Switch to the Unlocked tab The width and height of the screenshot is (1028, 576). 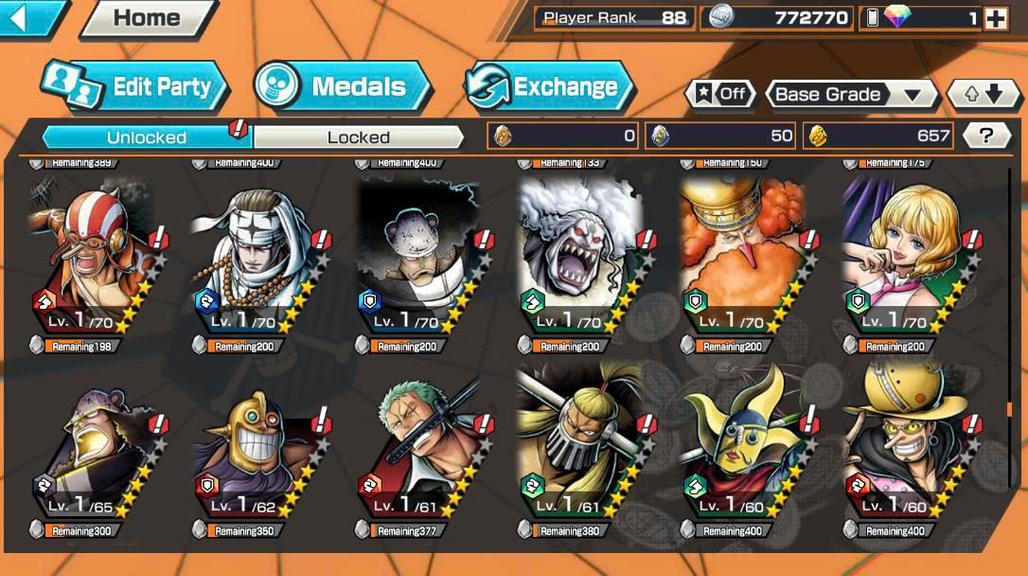click(146, 137)
